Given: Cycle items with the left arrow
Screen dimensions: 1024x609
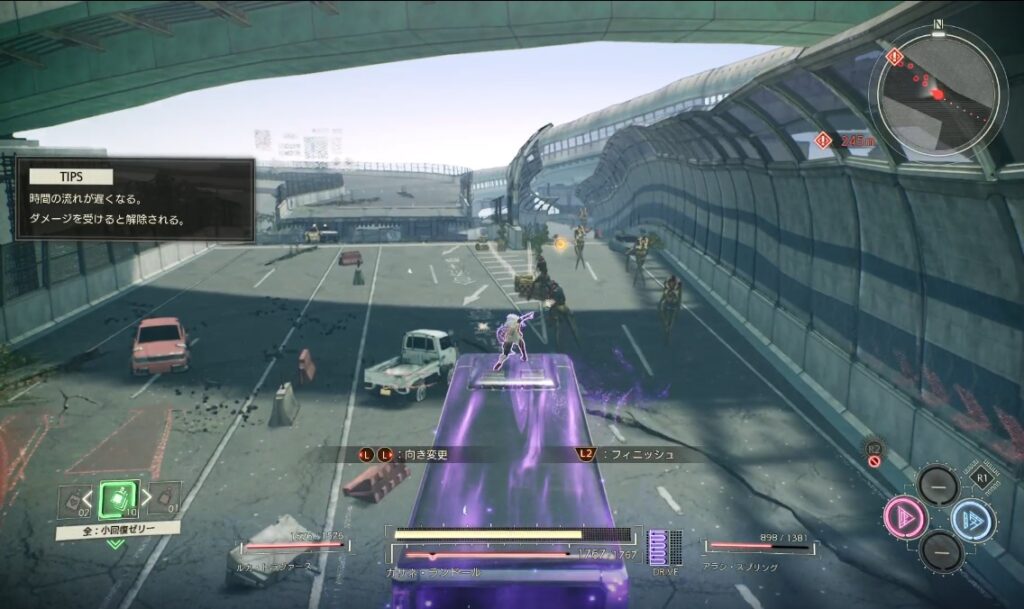Looking at the screenshot, I should (87, 496).
